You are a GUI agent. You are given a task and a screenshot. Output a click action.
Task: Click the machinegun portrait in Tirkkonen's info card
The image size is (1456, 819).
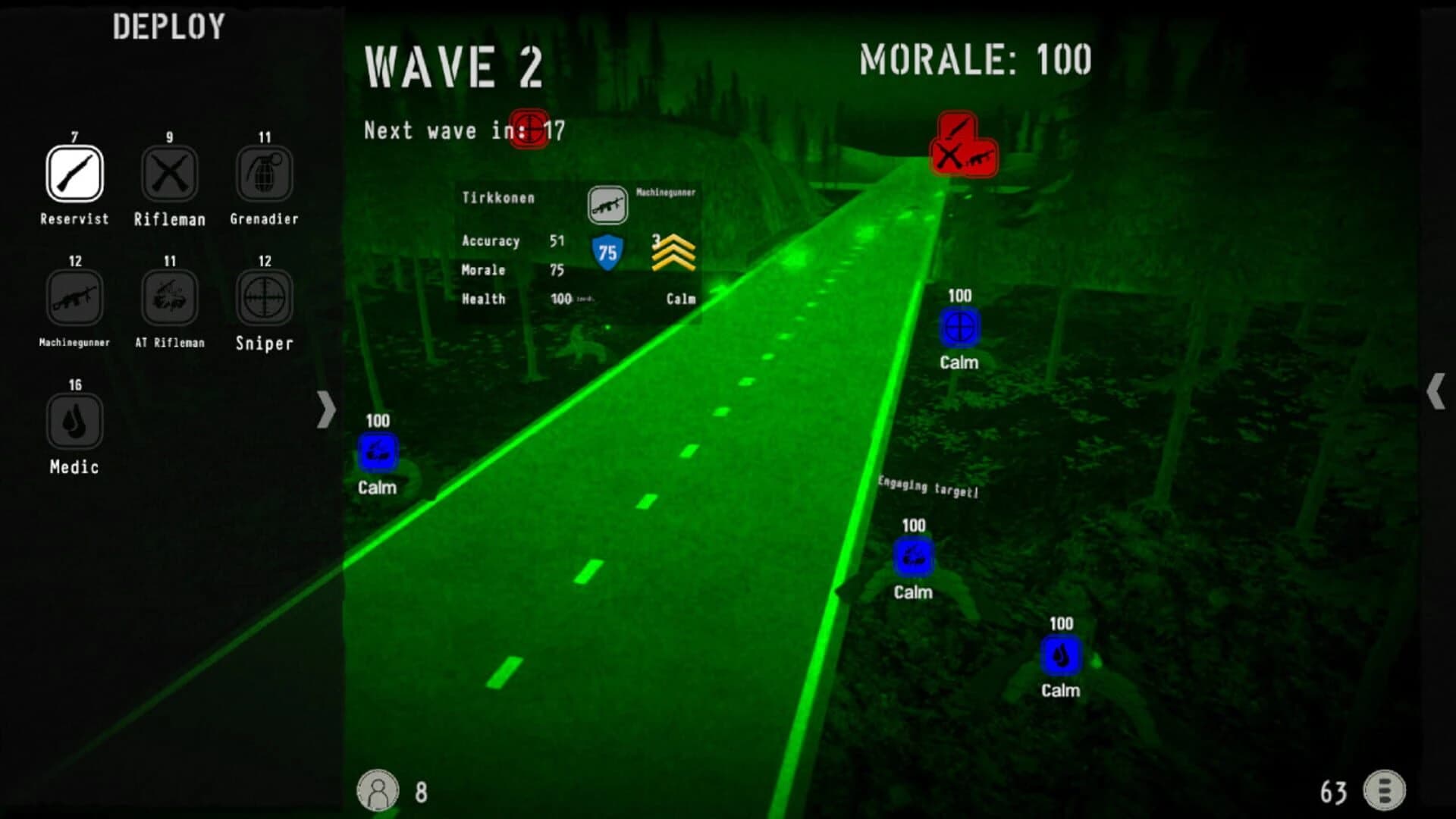coord(607,206)
